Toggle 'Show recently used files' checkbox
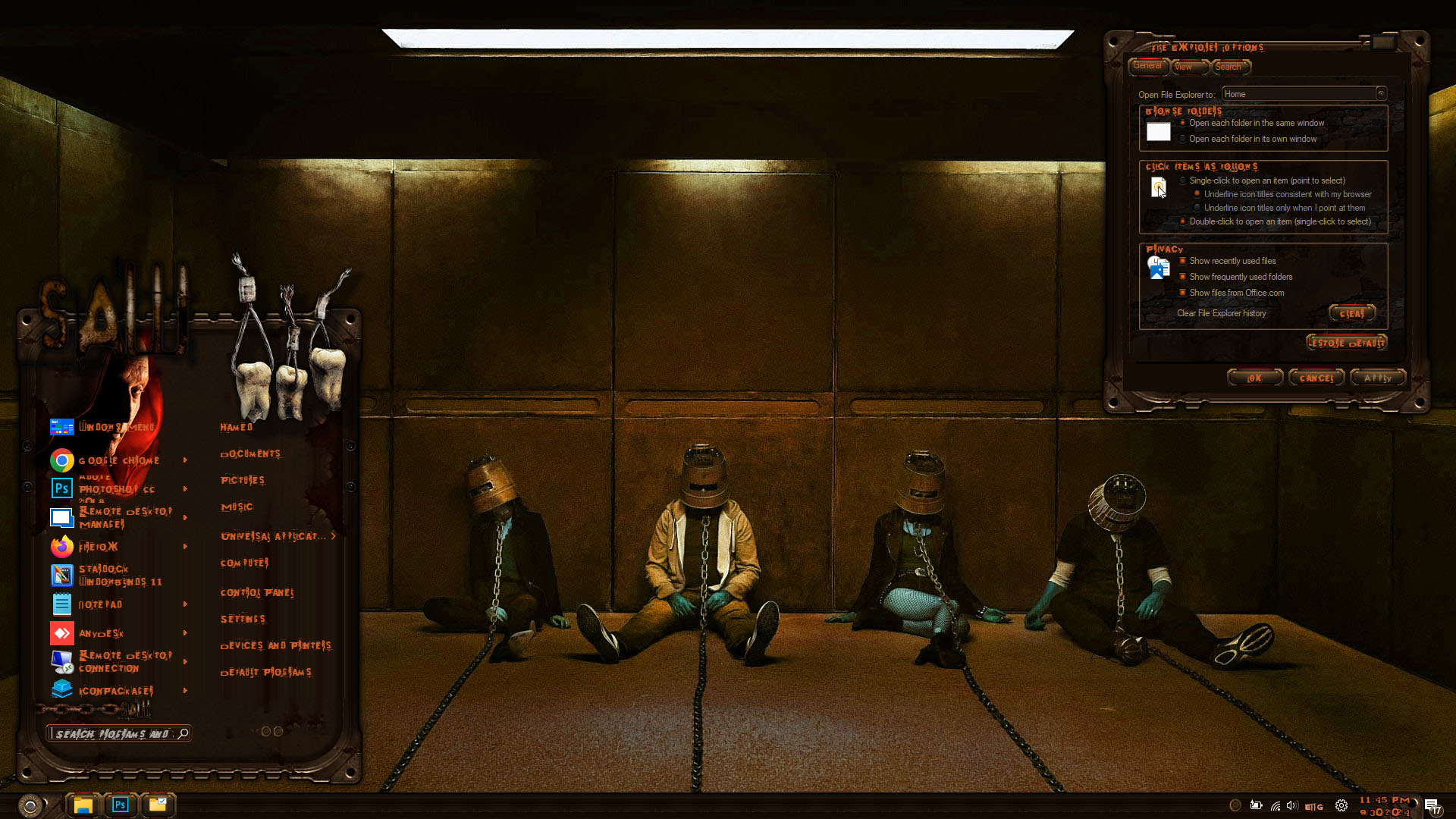 (1182, 261)
